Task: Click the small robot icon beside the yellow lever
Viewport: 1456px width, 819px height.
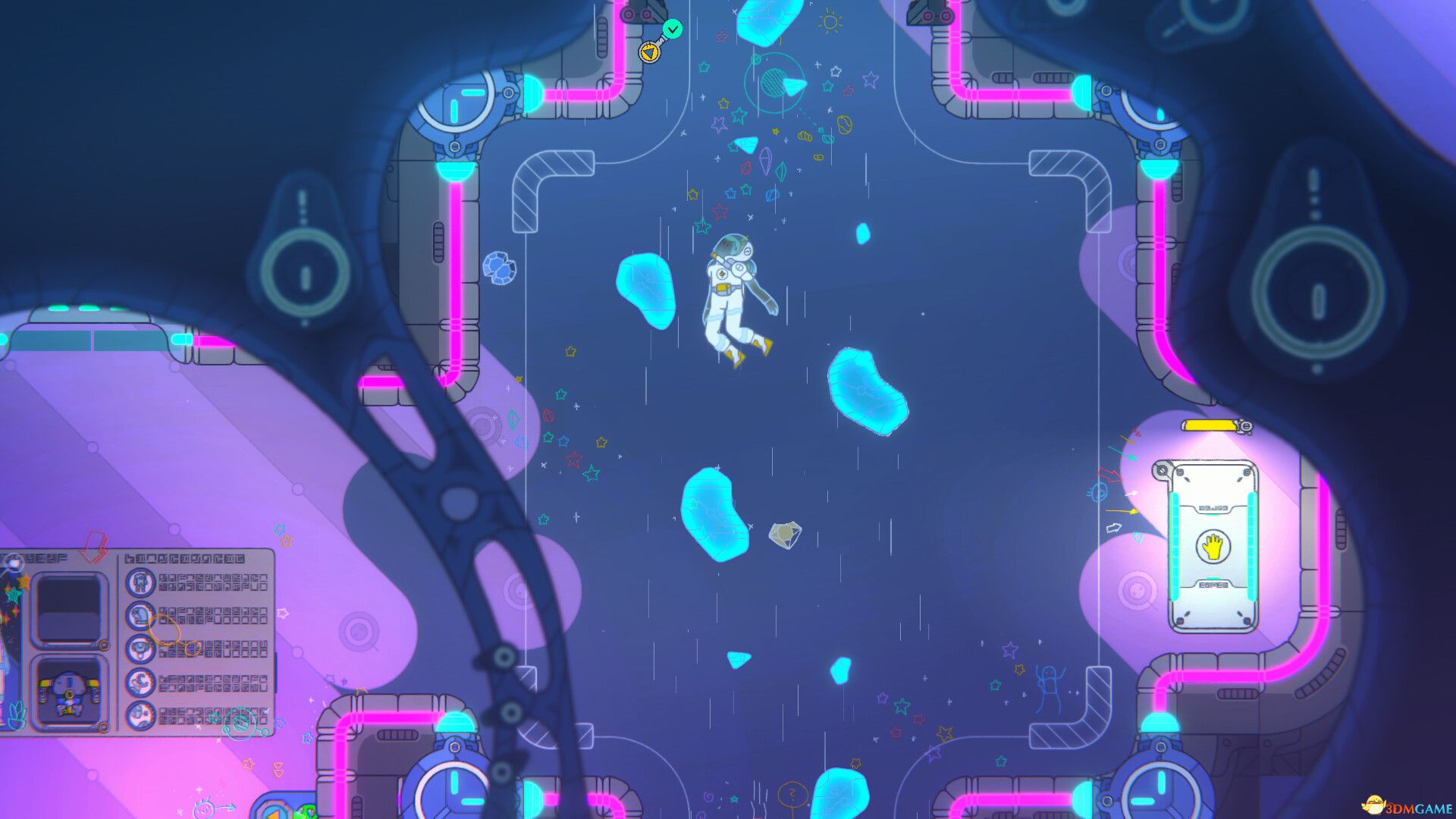Action: [x=1246, y=426]
